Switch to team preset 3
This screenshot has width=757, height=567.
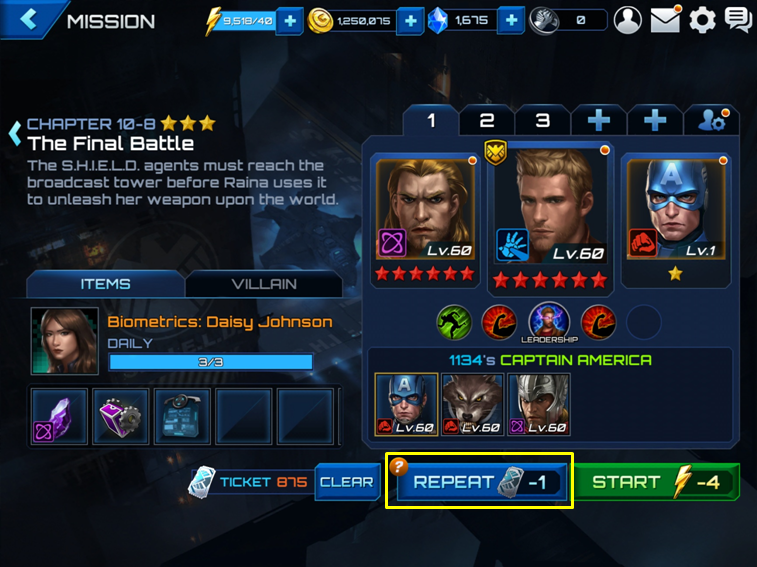542,121
